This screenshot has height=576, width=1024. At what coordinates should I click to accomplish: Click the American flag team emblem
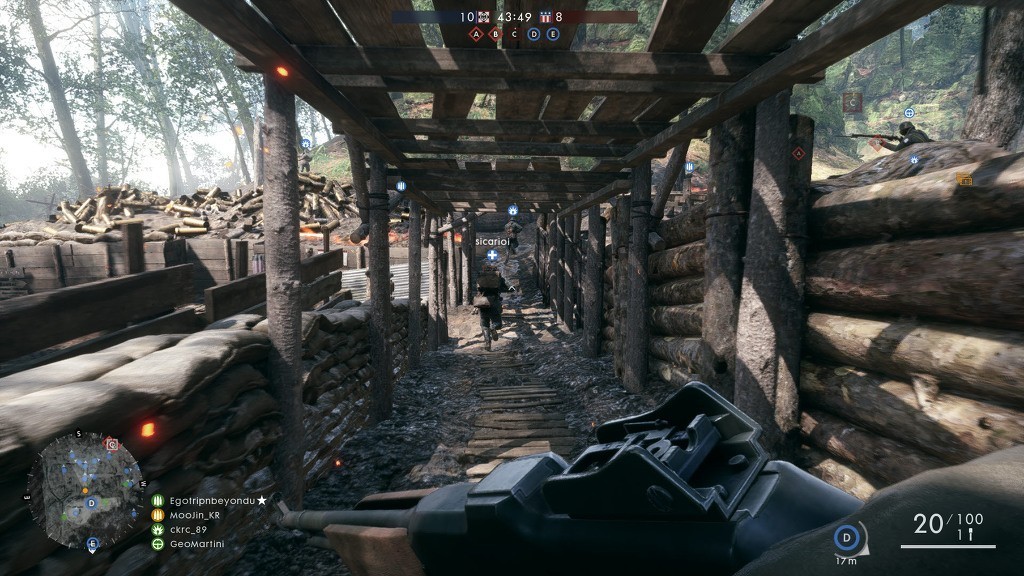coord(545,17)
